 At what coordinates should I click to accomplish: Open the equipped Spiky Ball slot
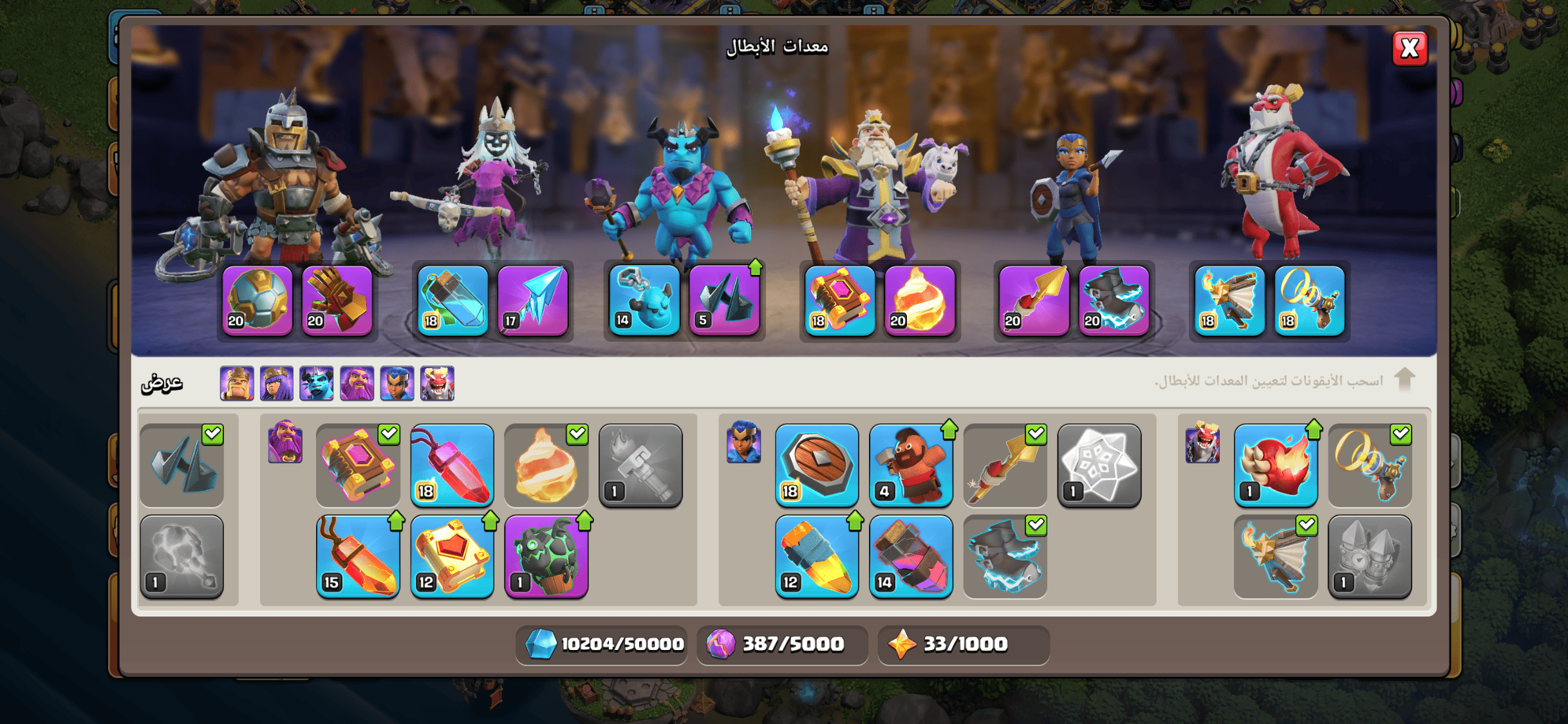point(257,301)
